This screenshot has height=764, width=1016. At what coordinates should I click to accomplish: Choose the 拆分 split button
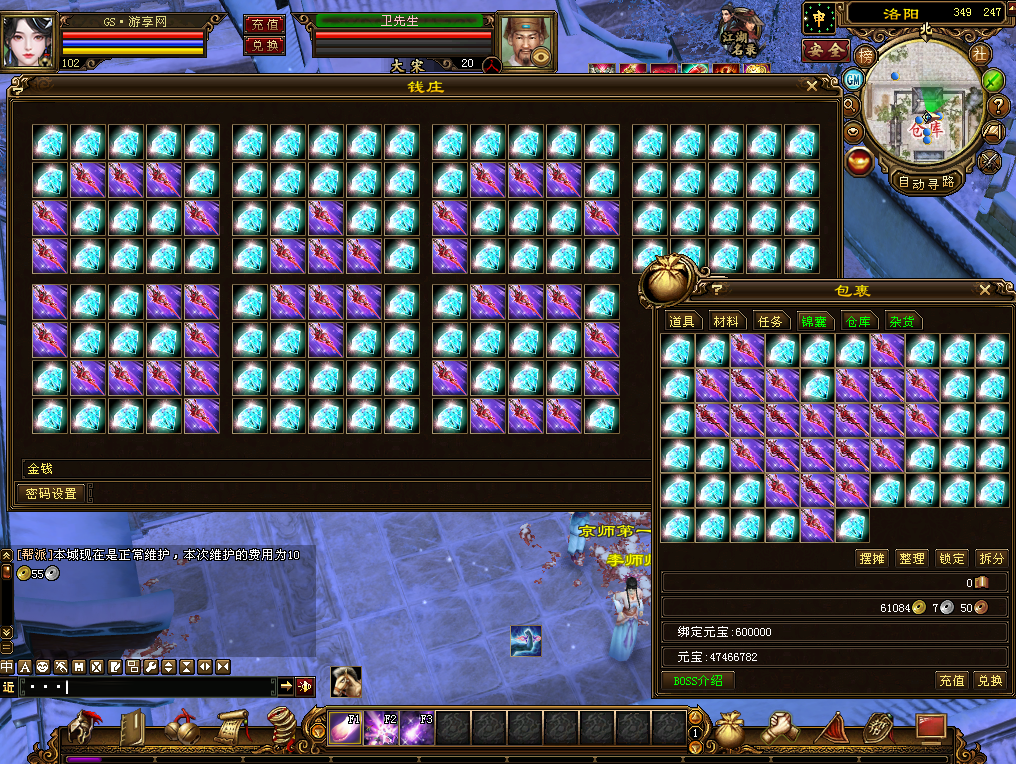pos(990,558)
